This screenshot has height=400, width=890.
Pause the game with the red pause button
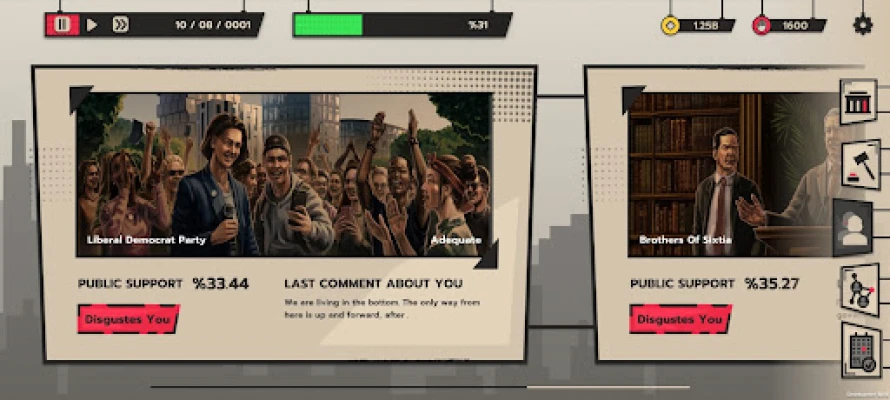[61, 25]
